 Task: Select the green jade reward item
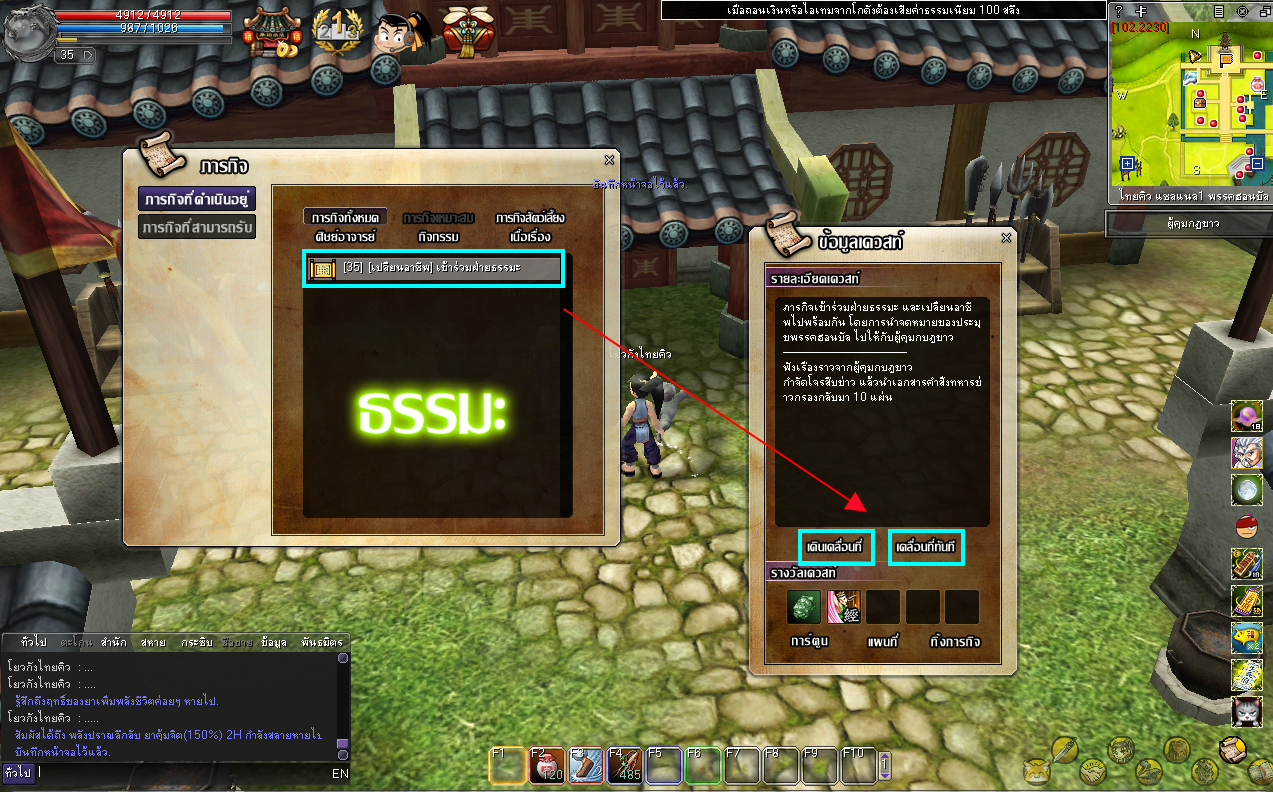click(803, 607)
